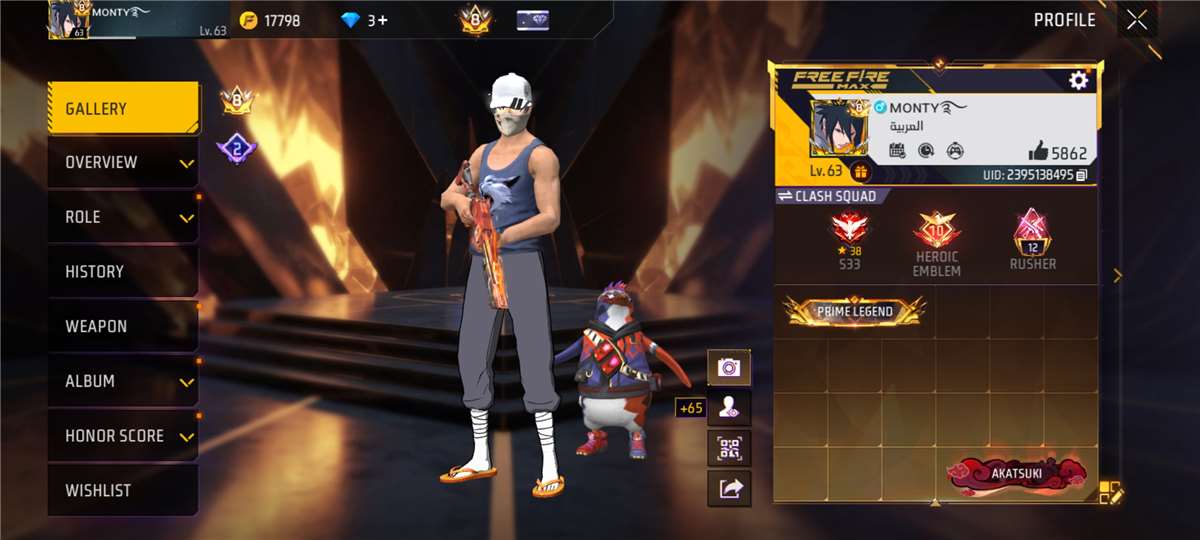Switch to the History tab
Viewport: 1200px width, 540px height.
click(x=122, y=272)
